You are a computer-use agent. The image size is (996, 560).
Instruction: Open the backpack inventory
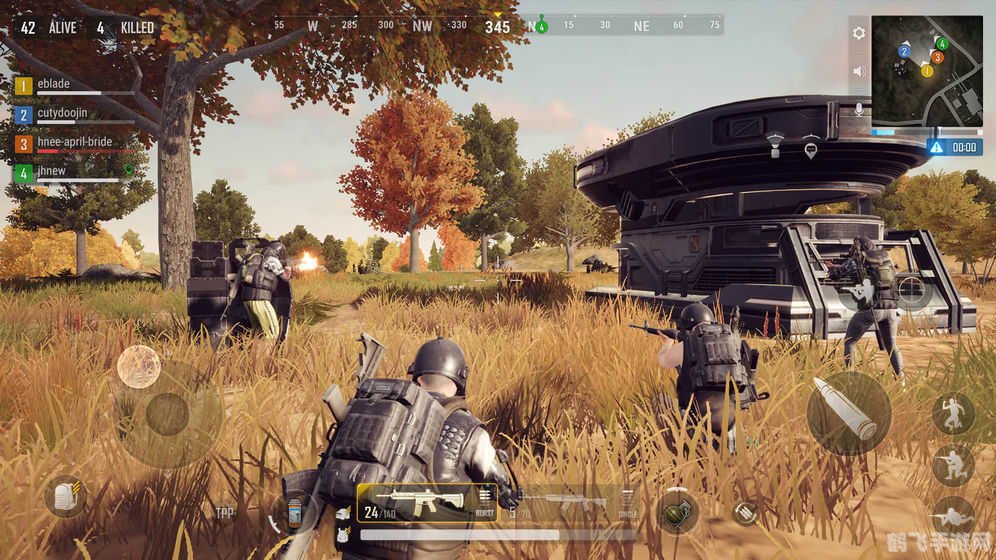(x=66, y=497)
